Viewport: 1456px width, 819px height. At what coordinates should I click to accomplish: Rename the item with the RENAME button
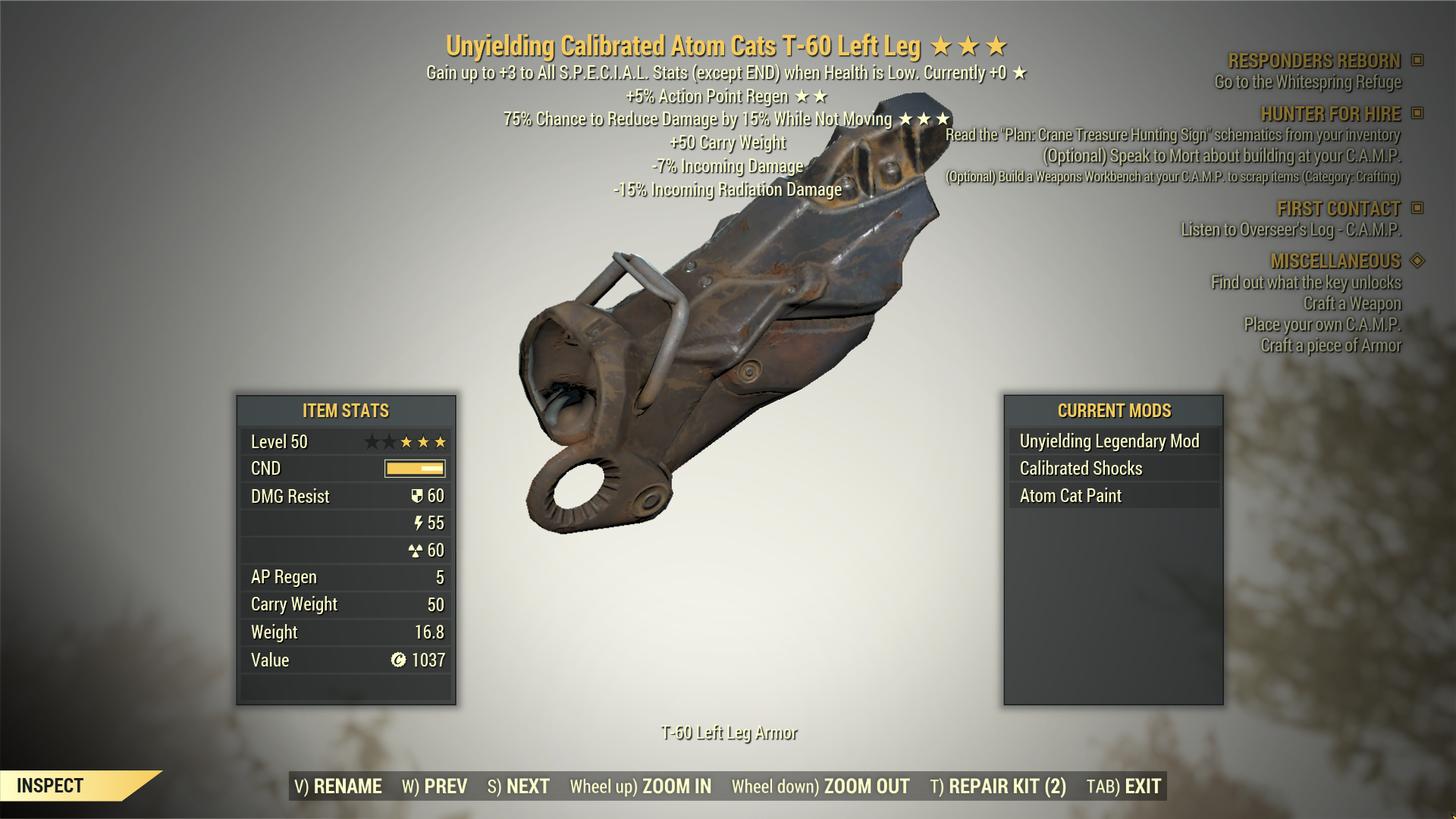[338, 786]
